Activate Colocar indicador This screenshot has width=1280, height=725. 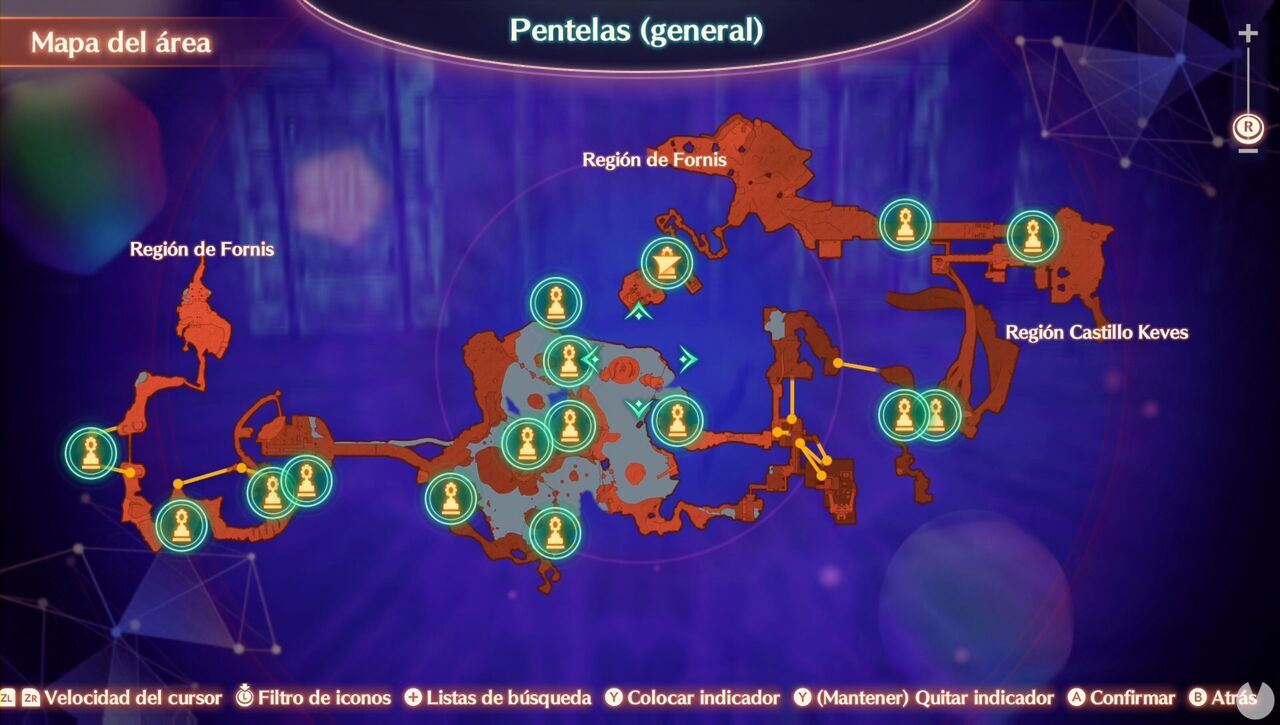pos(695,698)
